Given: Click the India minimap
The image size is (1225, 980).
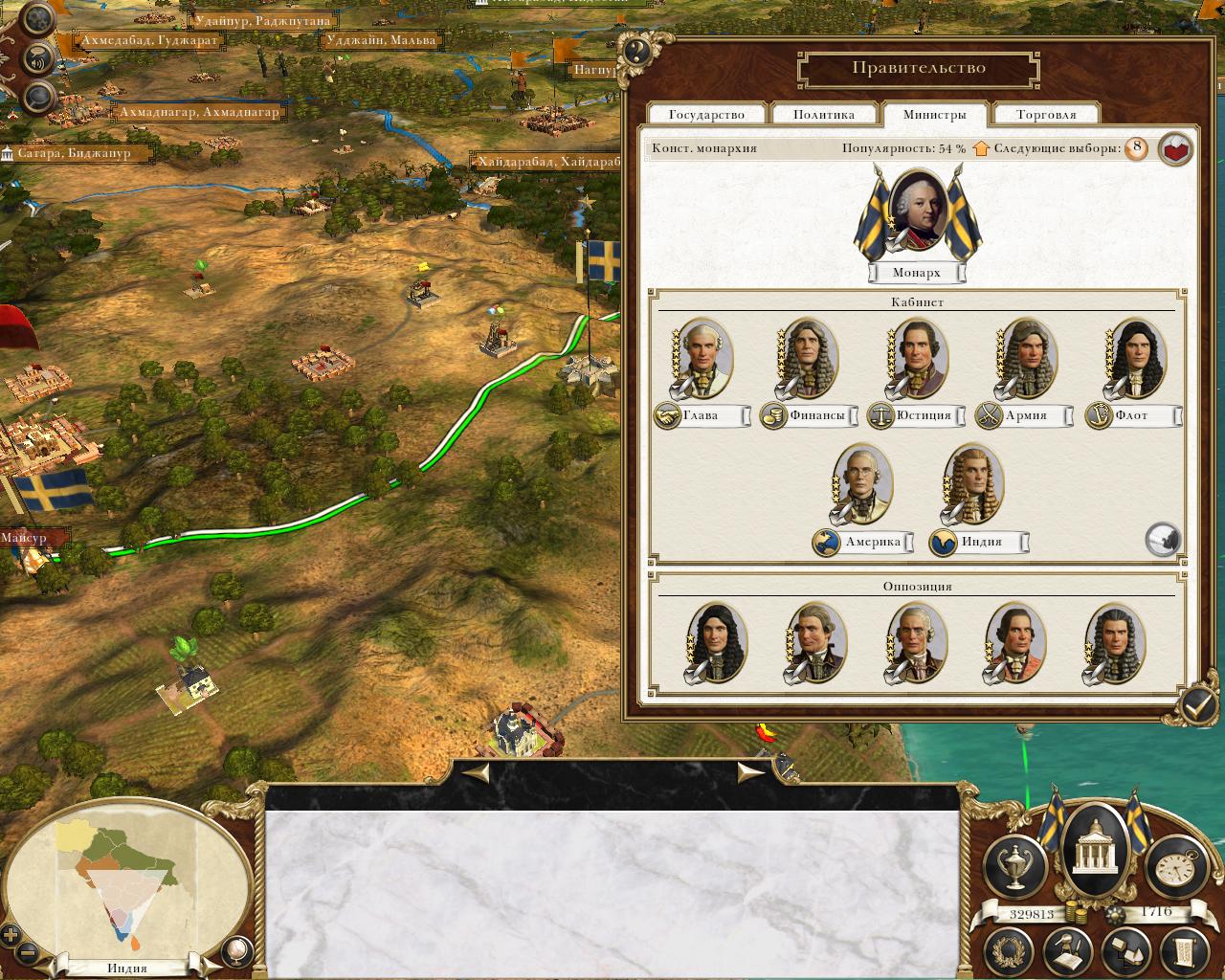Looking at the screenshot, I should [x=124, y=880].
